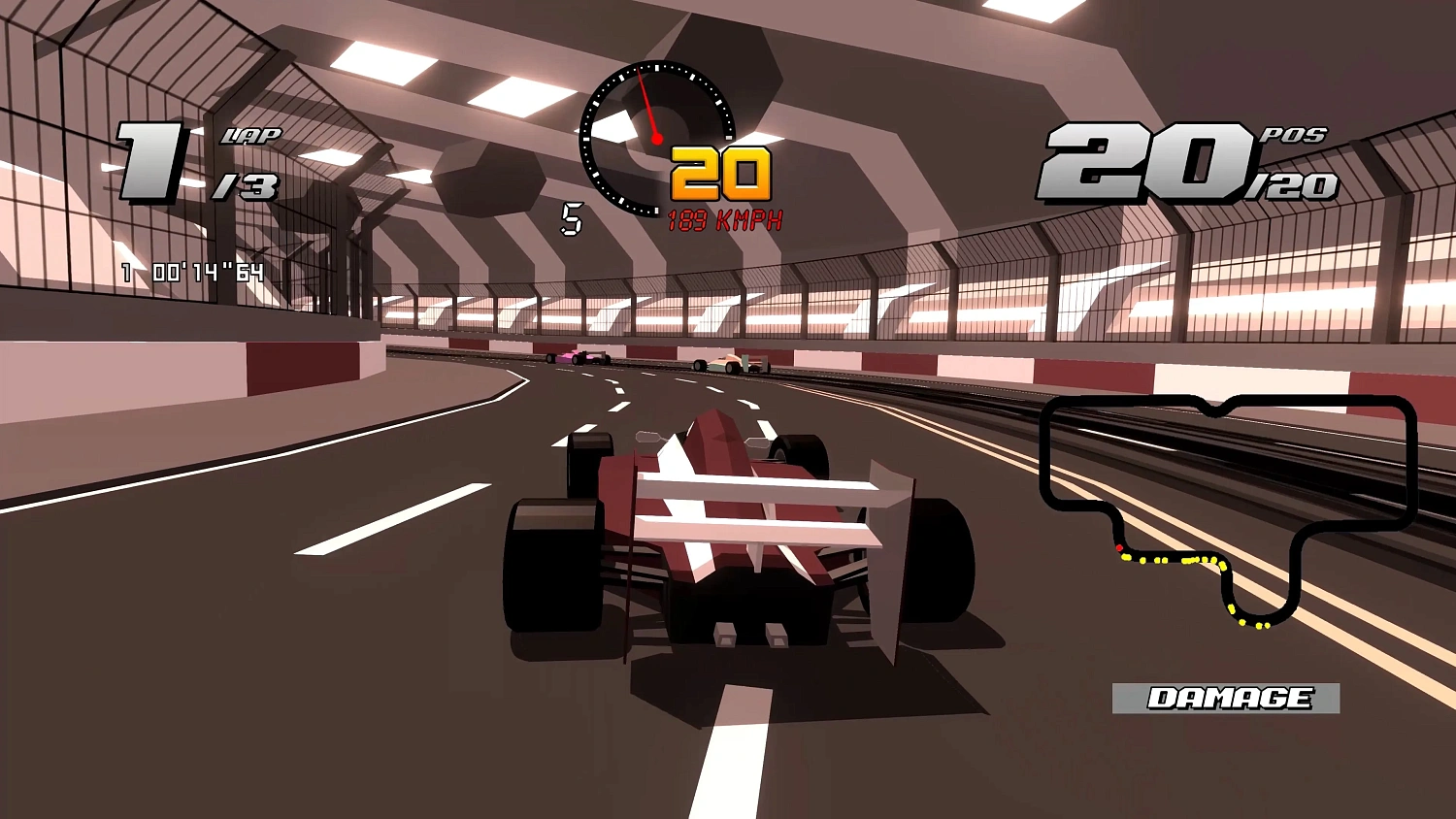The image size is (1456, 819).
Task: Click the red player dot on the minimap
Action: click(1118, 548)
